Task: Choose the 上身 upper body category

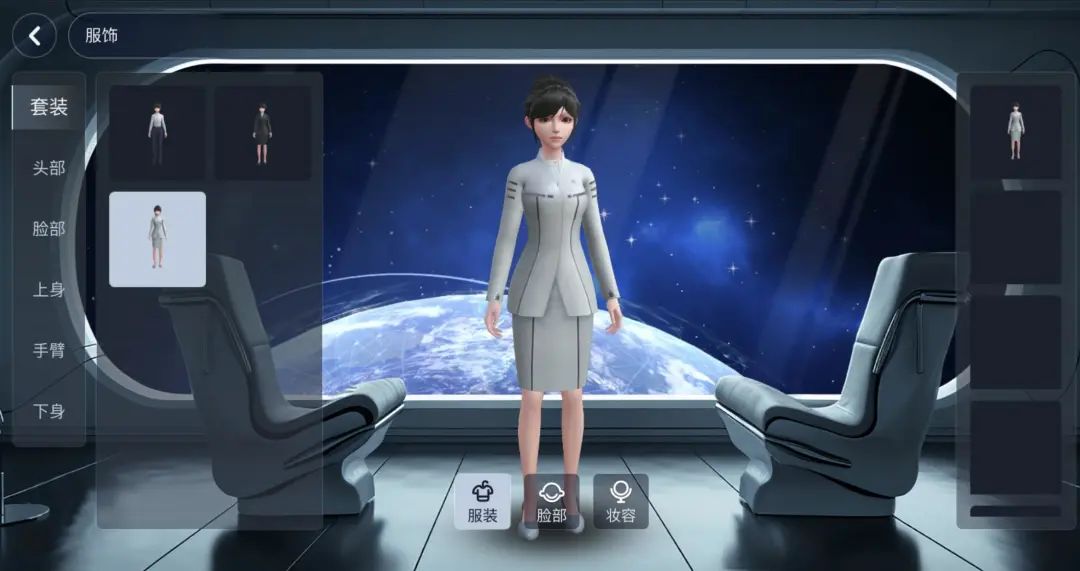Action: (x=48, y=290)
